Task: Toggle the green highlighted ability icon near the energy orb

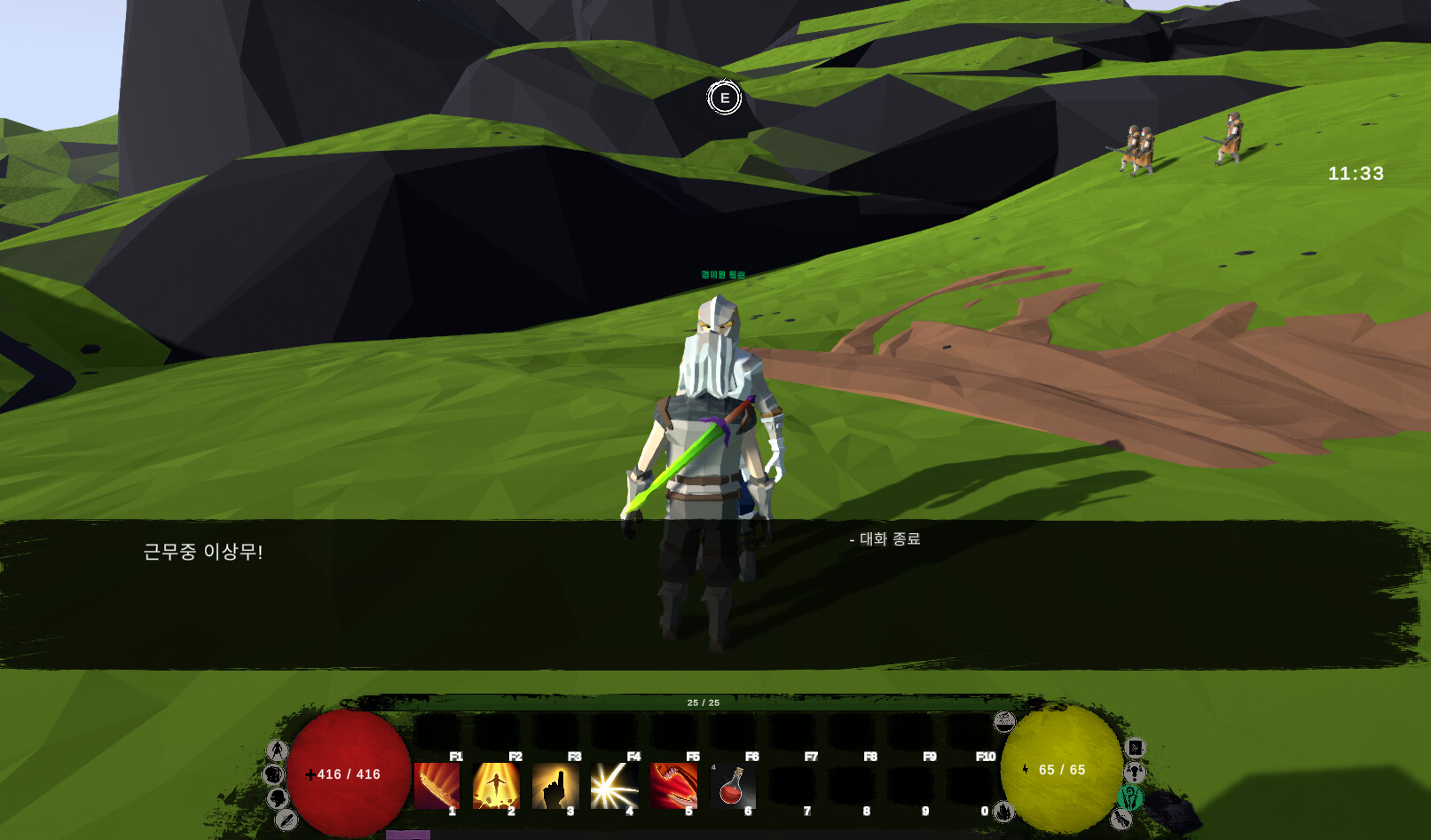Action: point(1129,797)
